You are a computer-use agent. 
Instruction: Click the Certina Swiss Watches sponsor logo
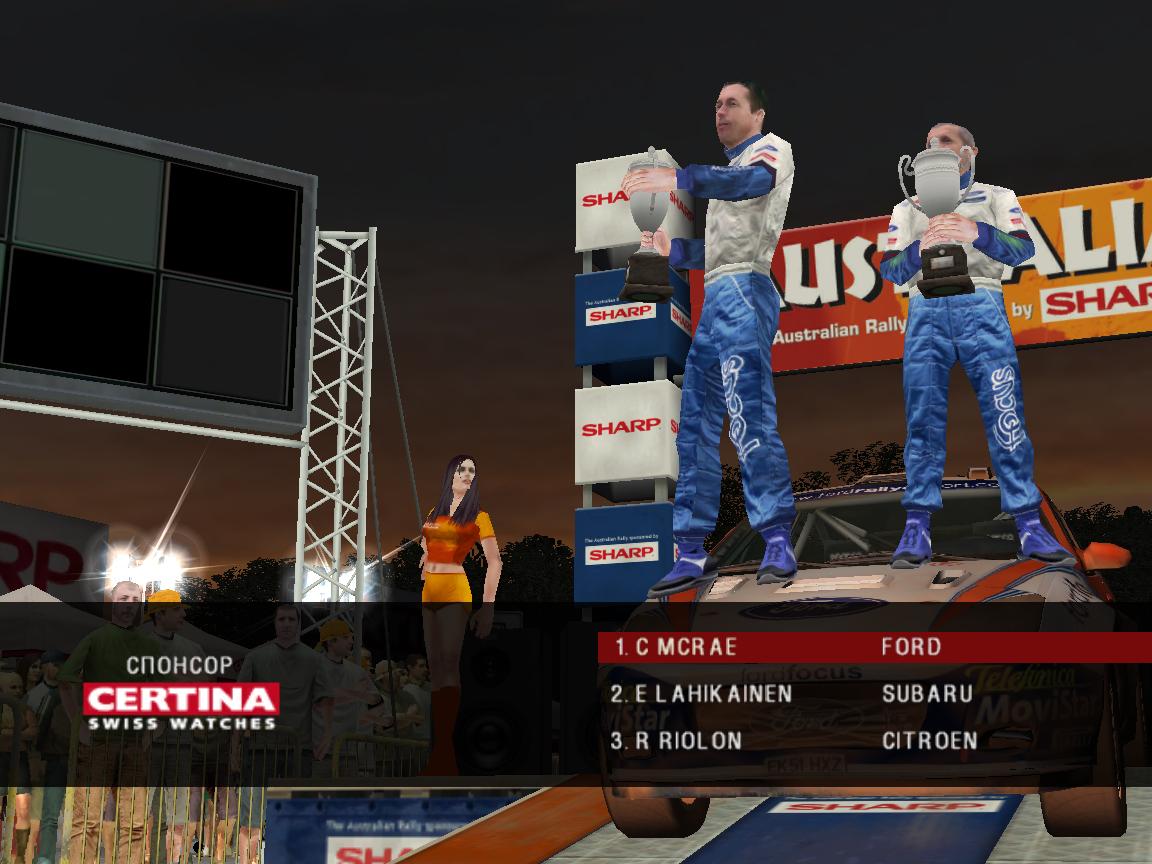pyautogui.click(x=180, y=706)
